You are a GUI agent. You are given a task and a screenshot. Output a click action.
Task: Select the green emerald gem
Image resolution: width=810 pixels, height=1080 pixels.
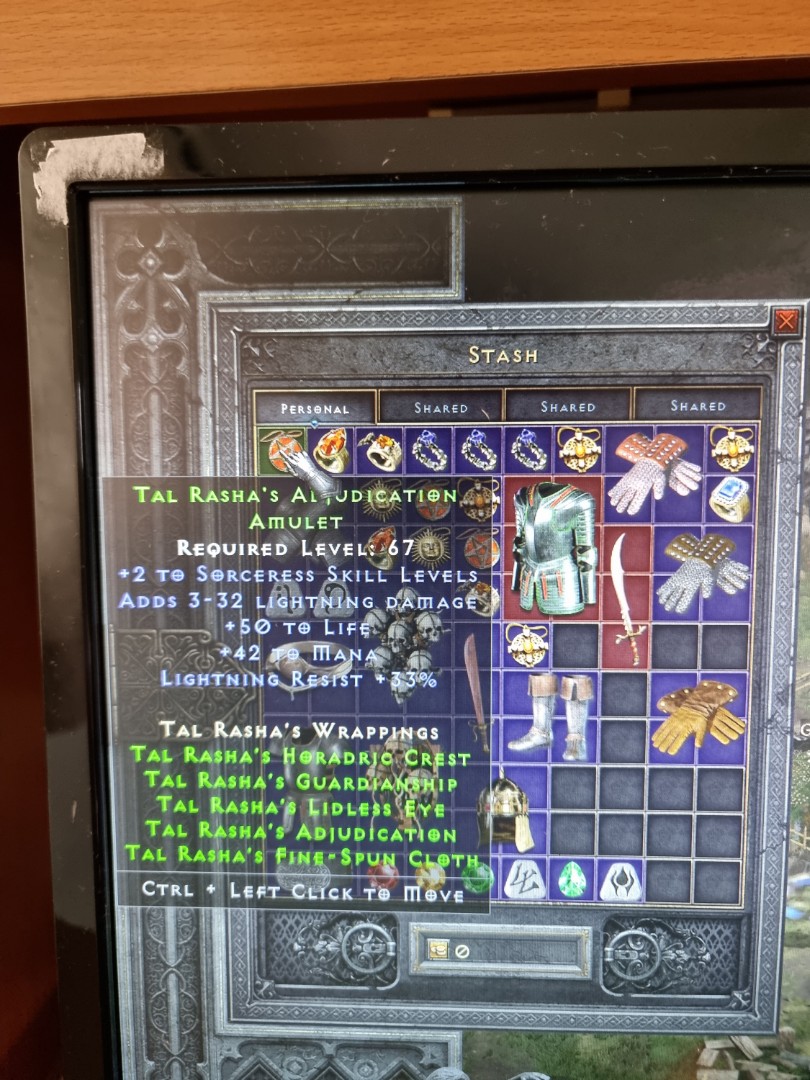[x=572, y=879]
